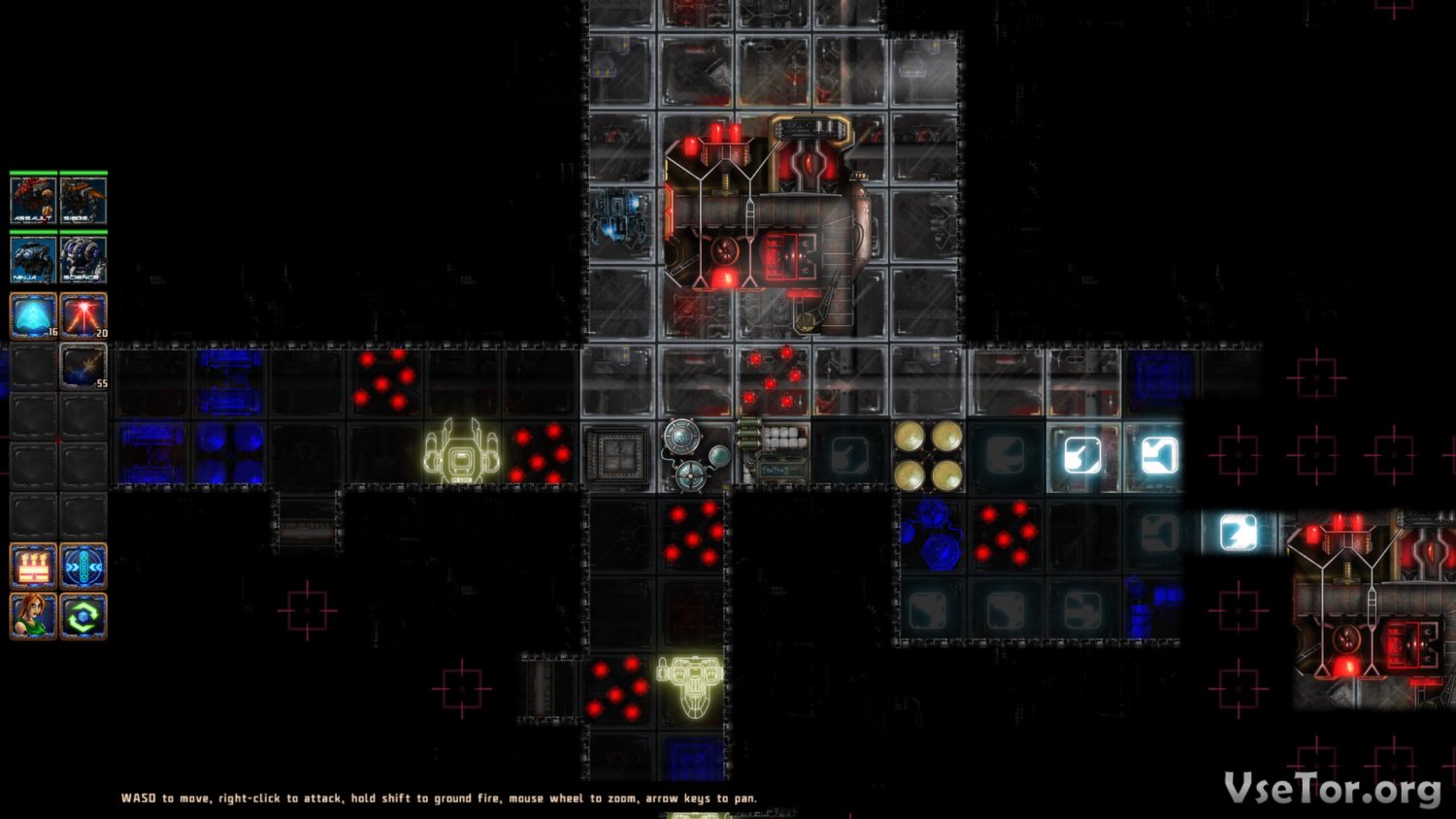
Task: Select the yellow-outlined exo unit in the lower corridor
Action: pos(689,682)
